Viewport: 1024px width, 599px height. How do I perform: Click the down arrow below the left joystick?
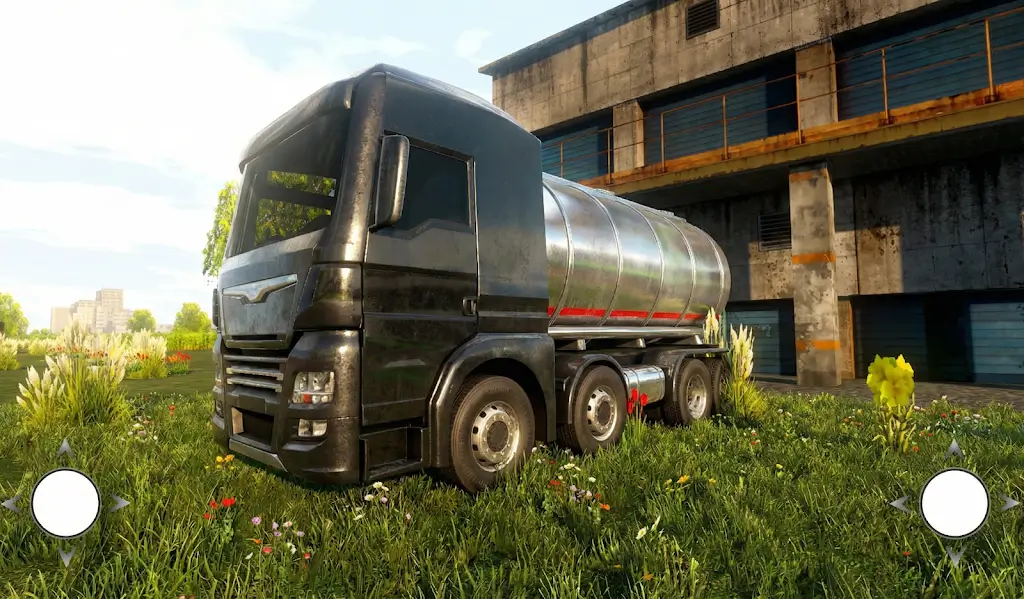click(66, 557)
